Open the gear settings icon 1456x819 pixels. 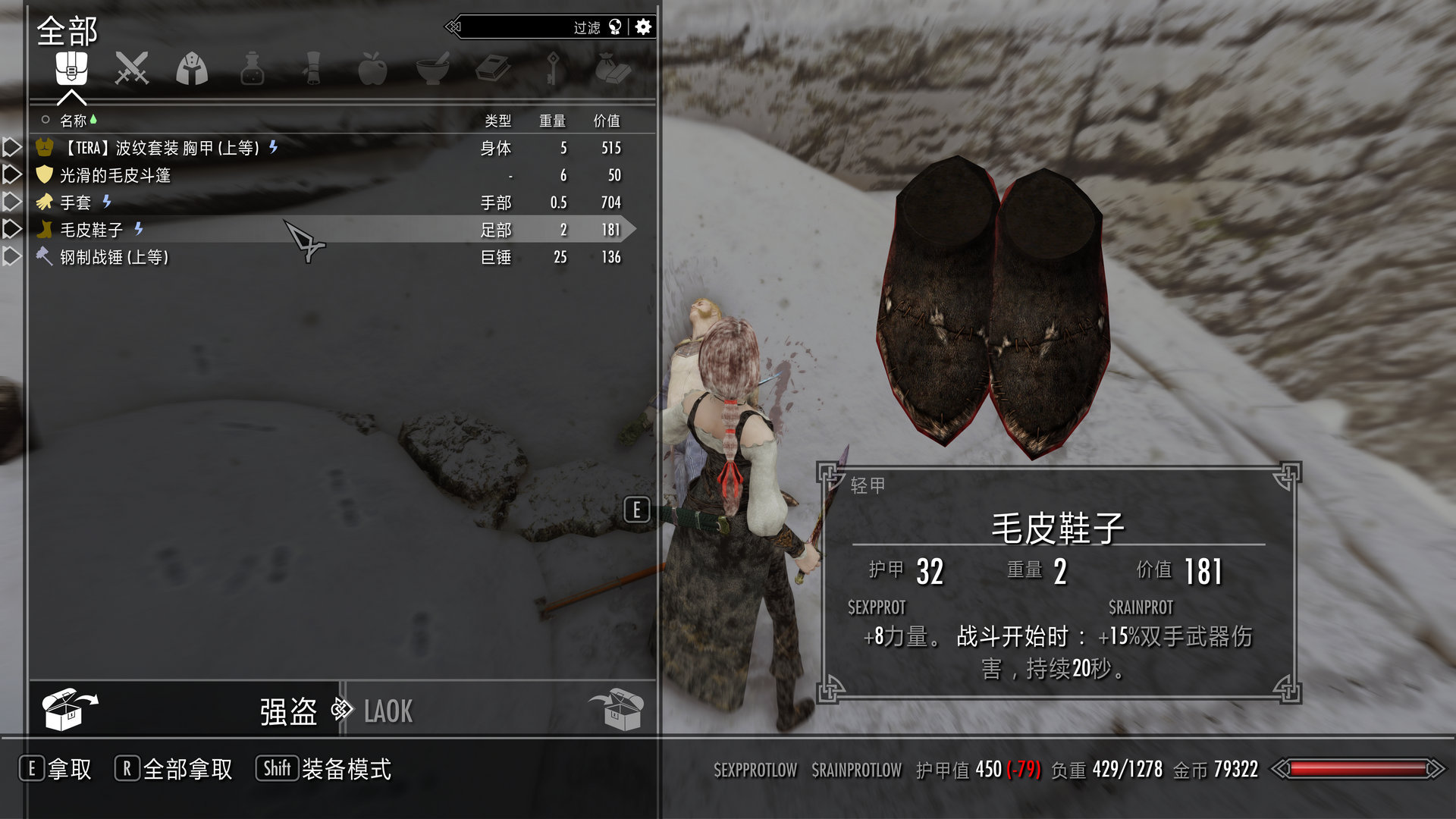coord(643,27)
